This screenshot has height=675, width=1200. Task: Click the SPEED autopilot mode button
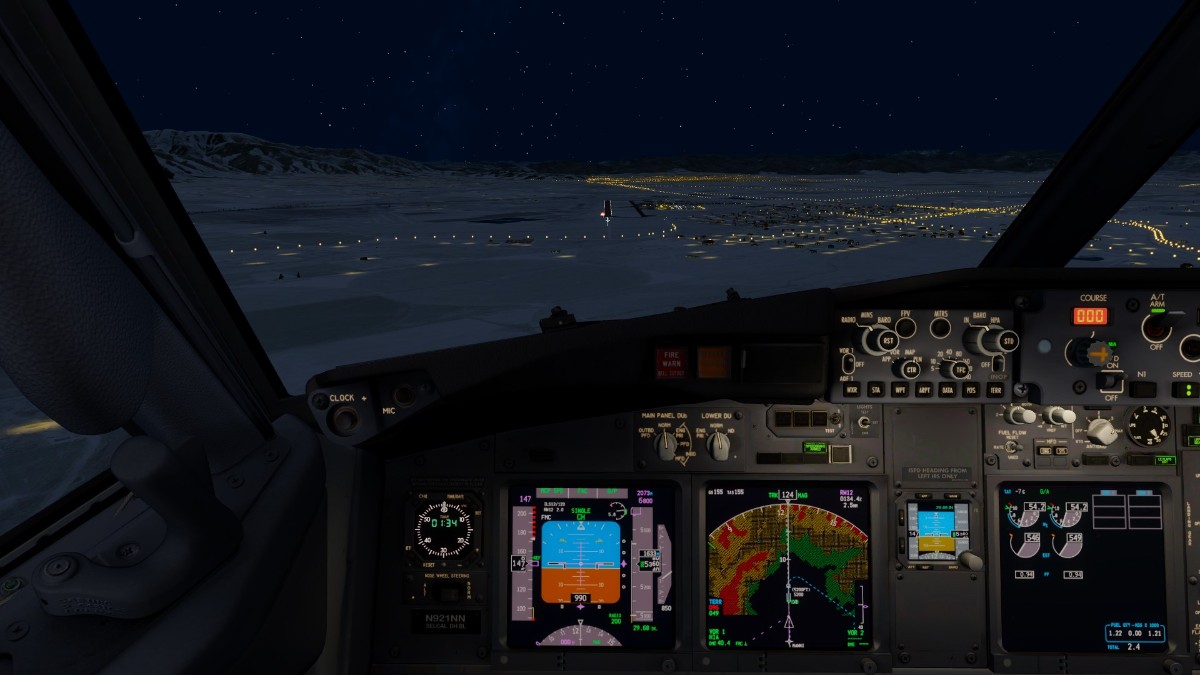[x=1184, y=389]
